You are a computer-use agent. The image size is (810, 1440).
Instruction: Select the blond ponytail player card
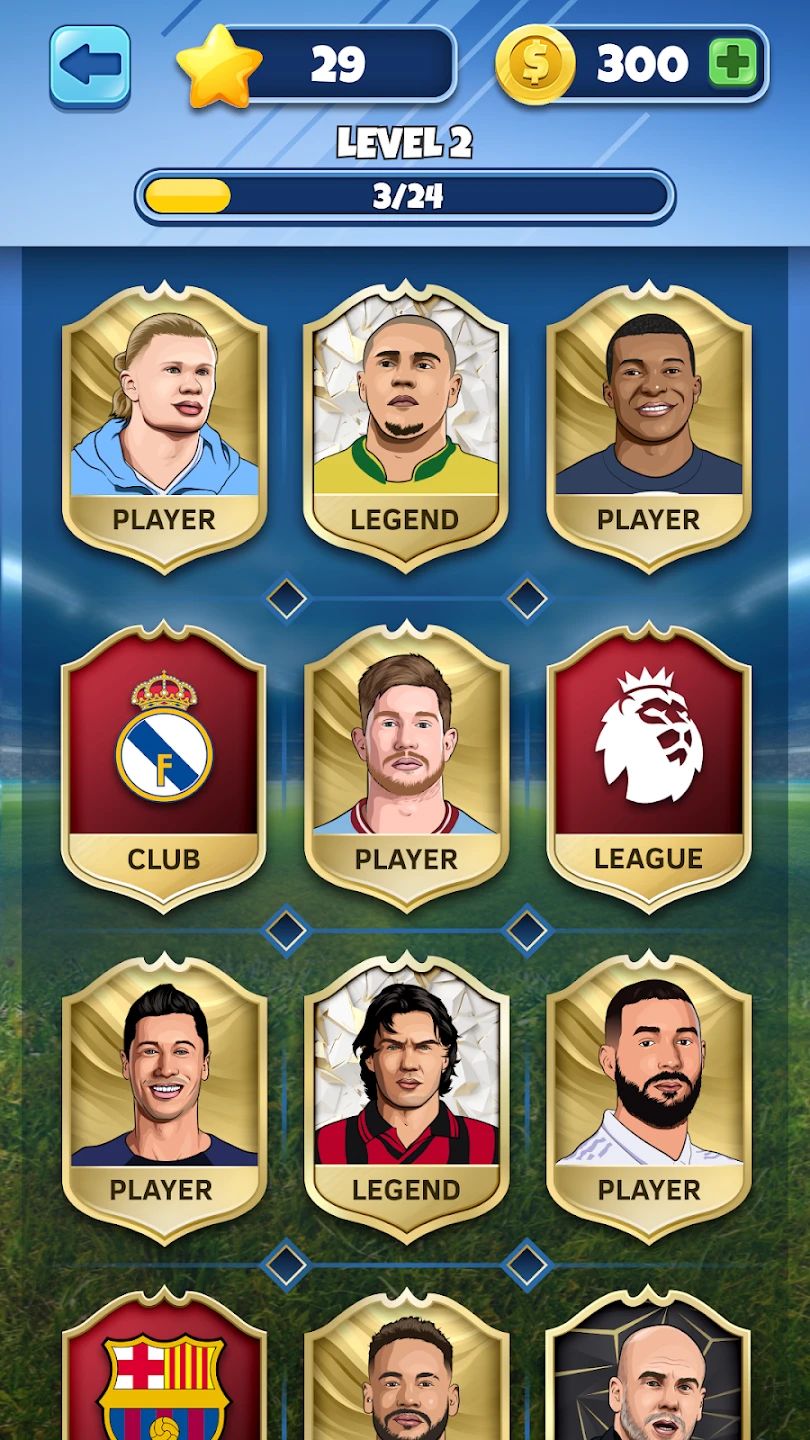(x=164, y=427)
